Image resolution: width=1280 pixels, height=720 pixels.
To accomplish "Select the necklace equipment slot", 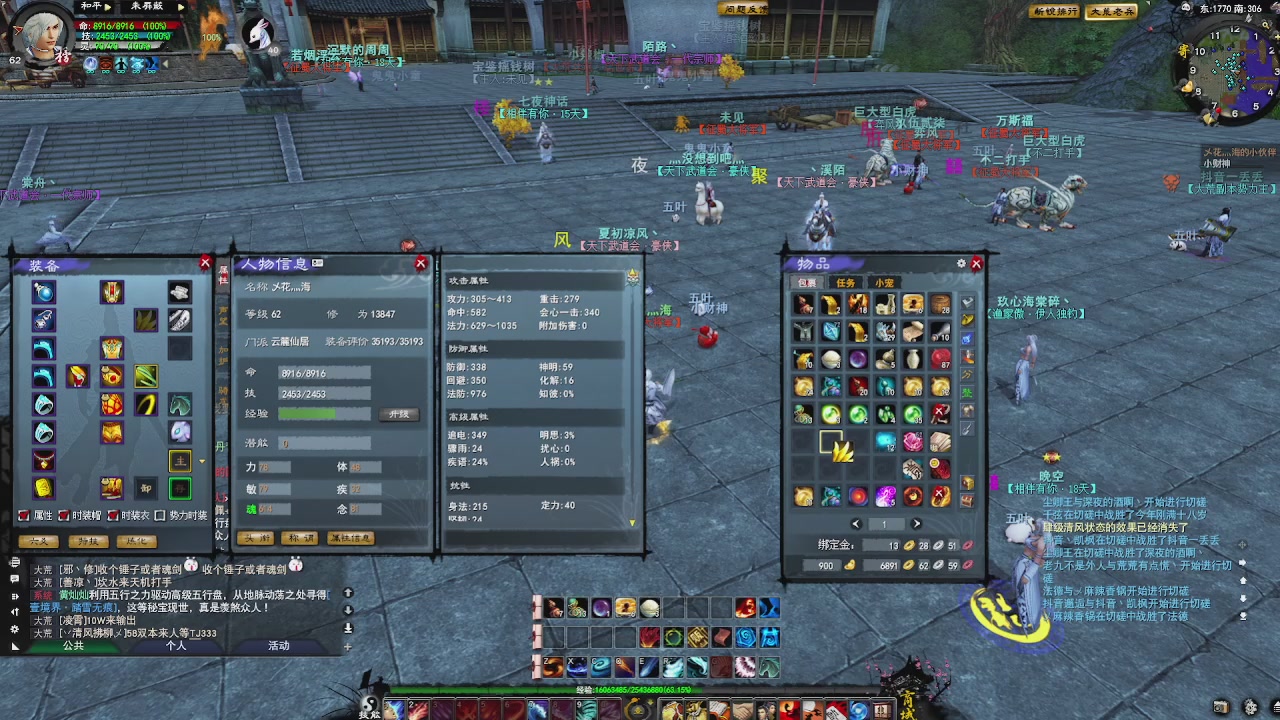I will click(44, 461).
